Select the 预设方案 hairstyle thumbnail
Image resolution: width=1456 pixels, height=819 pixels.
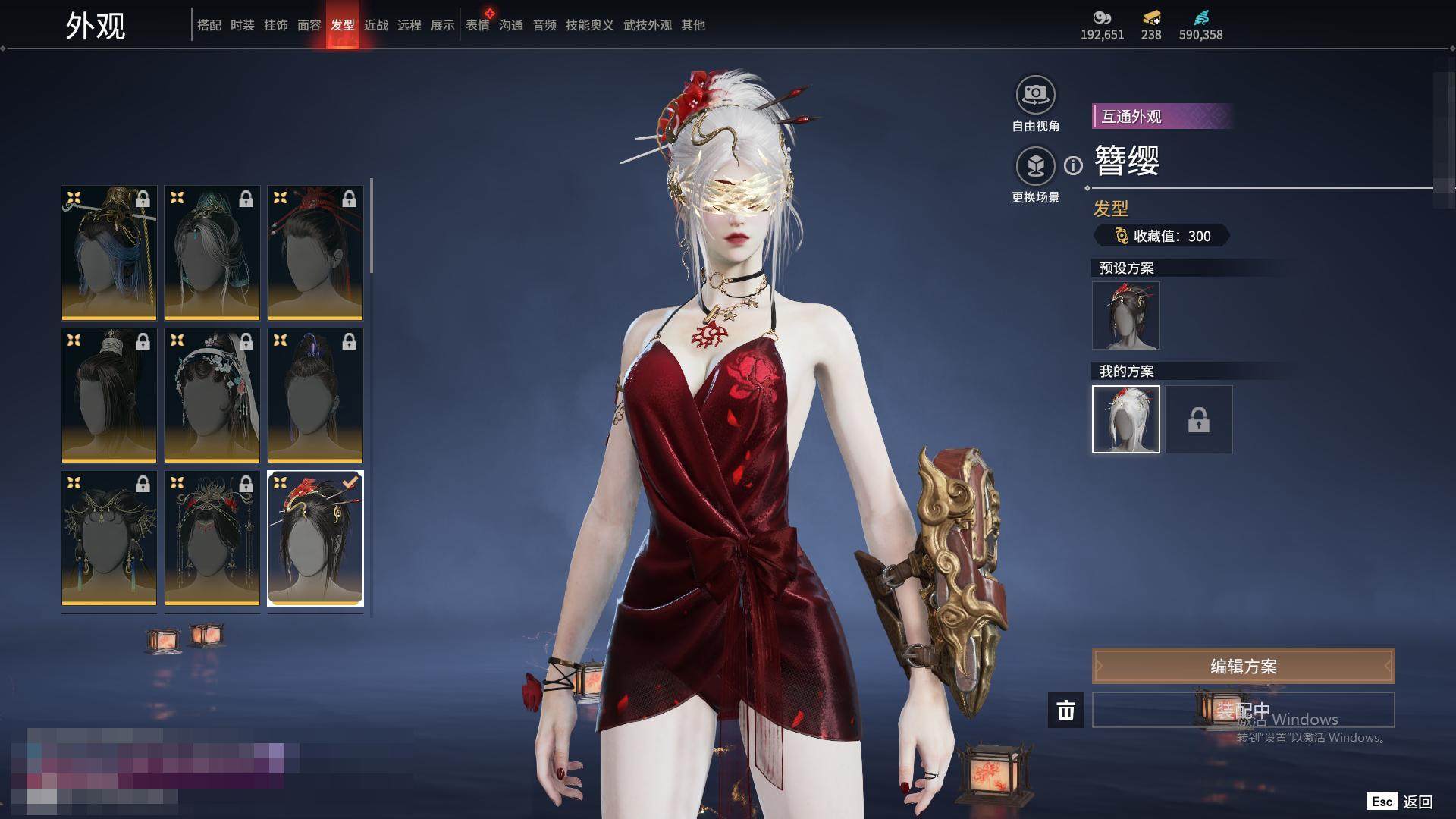tap(1126, 315)
